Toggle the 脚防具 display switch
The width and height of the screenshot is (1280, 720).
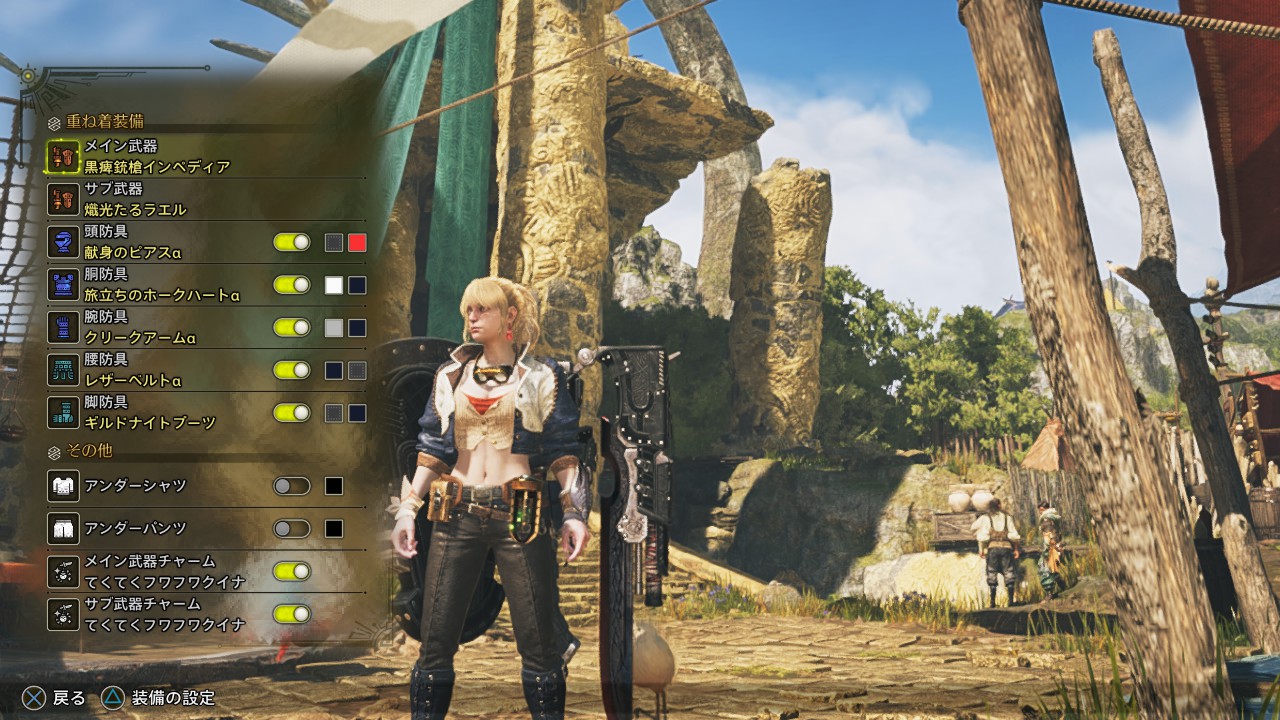[292, 412]
